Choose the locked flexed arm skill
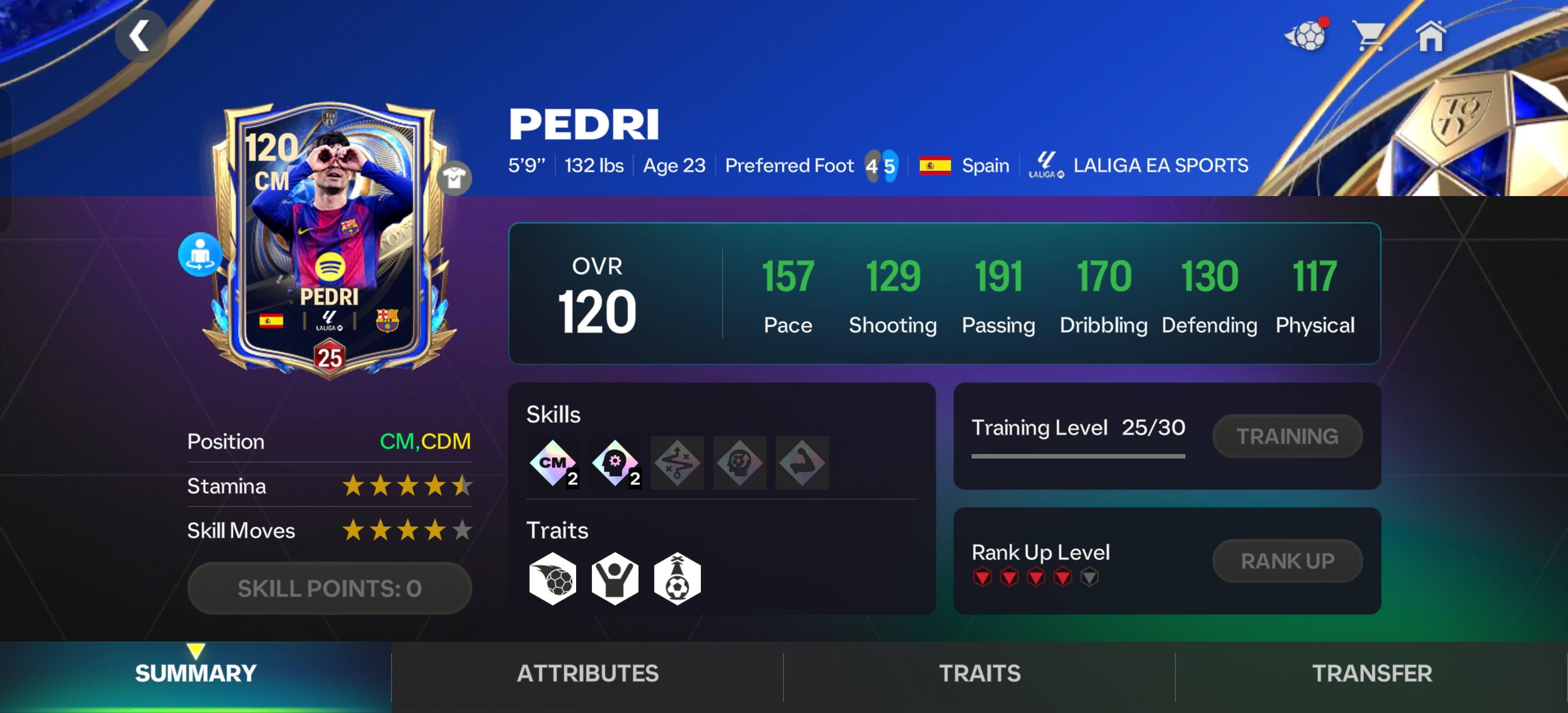This screenshot has width=1568, height=713. click(802, 463)
